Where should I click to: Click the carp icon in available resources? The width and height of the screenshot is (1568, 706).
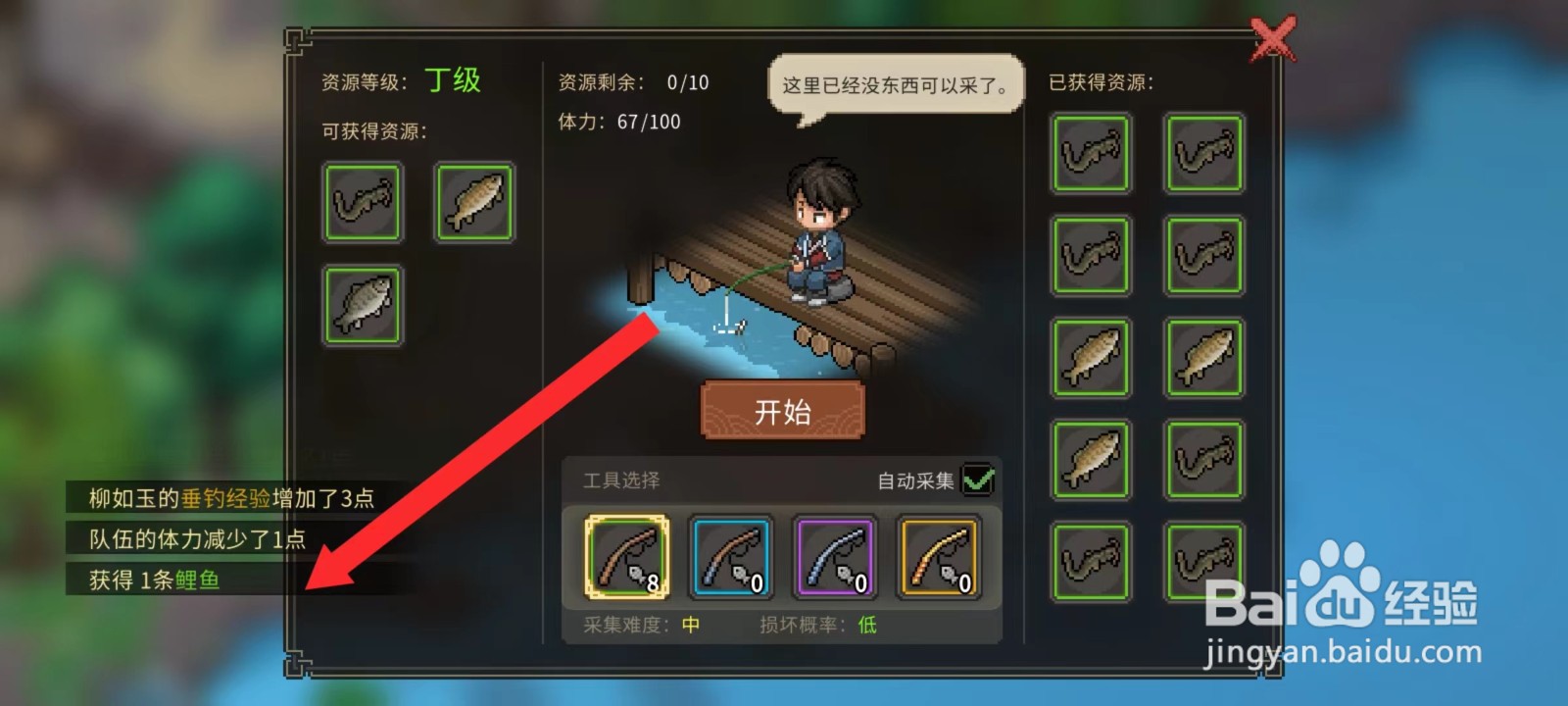(473, 203)
